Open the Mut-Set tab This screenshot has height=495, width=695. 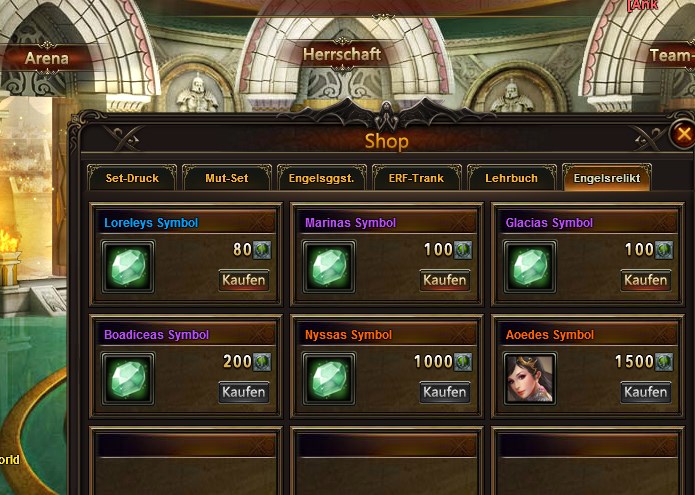226,178
